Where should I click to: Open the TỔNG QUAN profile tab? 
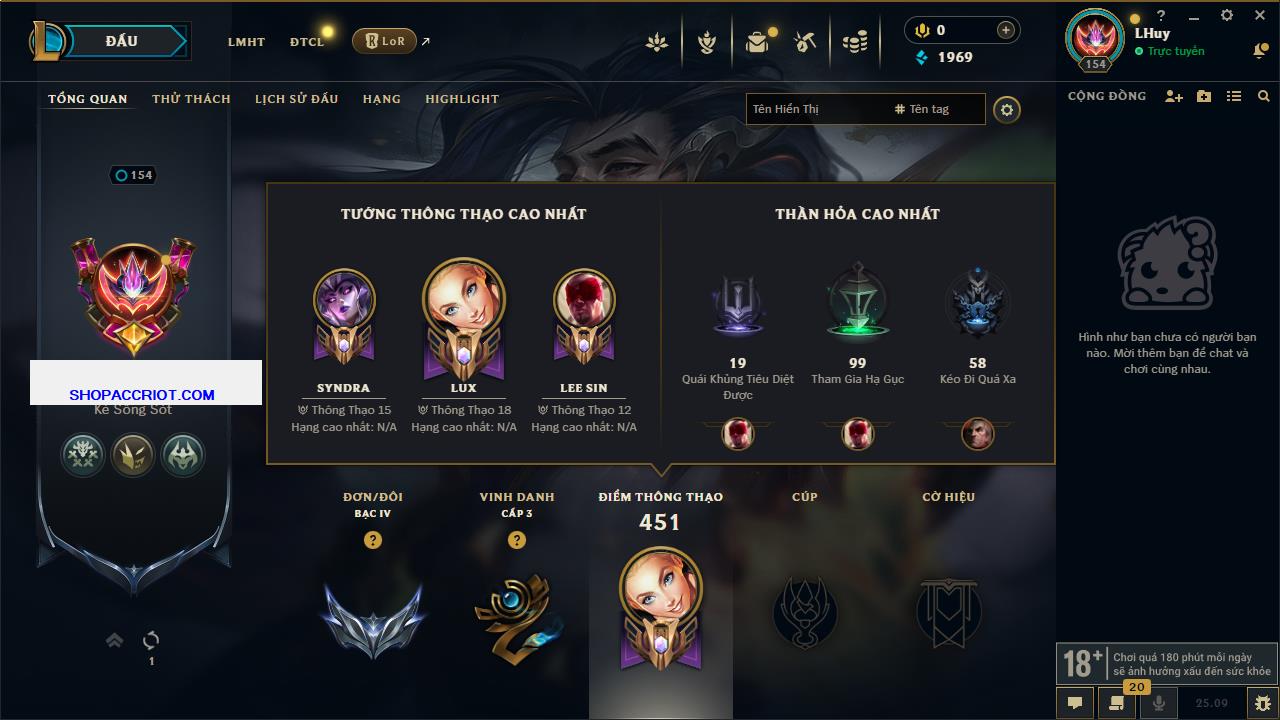tap(88, 99)
